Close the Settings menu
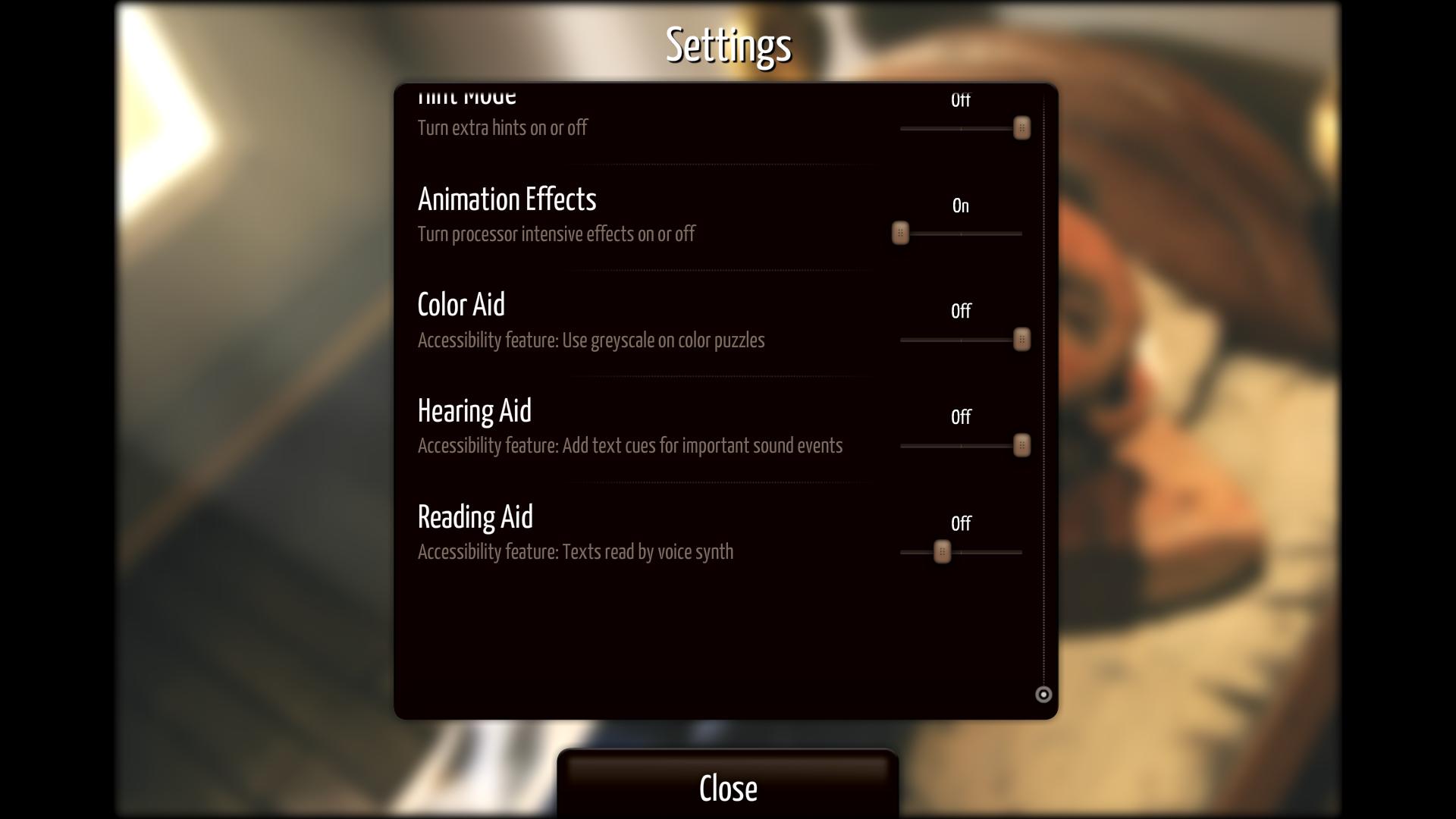Viewport: 1456px width, 819px height. [727, 788]
